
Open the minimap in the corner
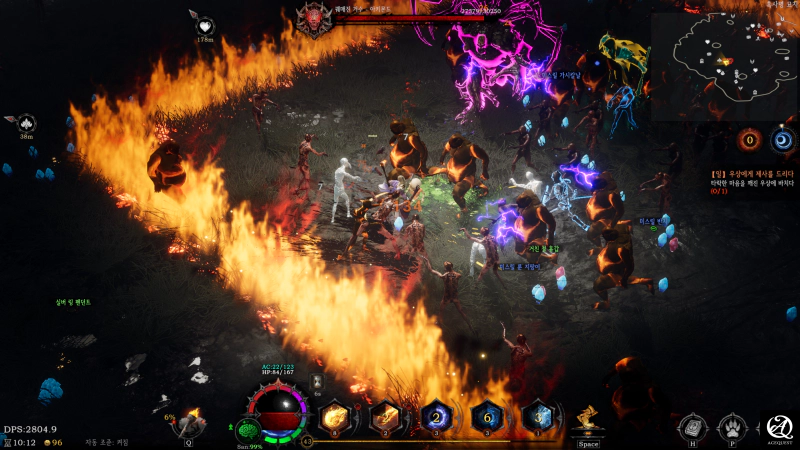(x=723, y=65)
